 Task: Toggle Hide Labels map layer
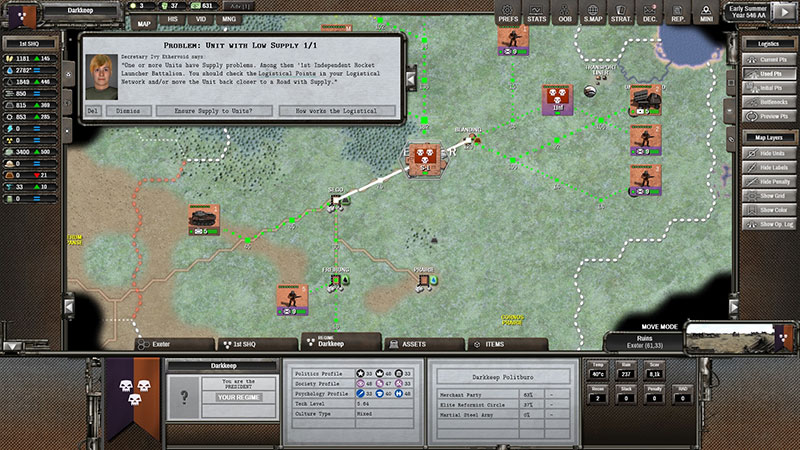(768, 168)
